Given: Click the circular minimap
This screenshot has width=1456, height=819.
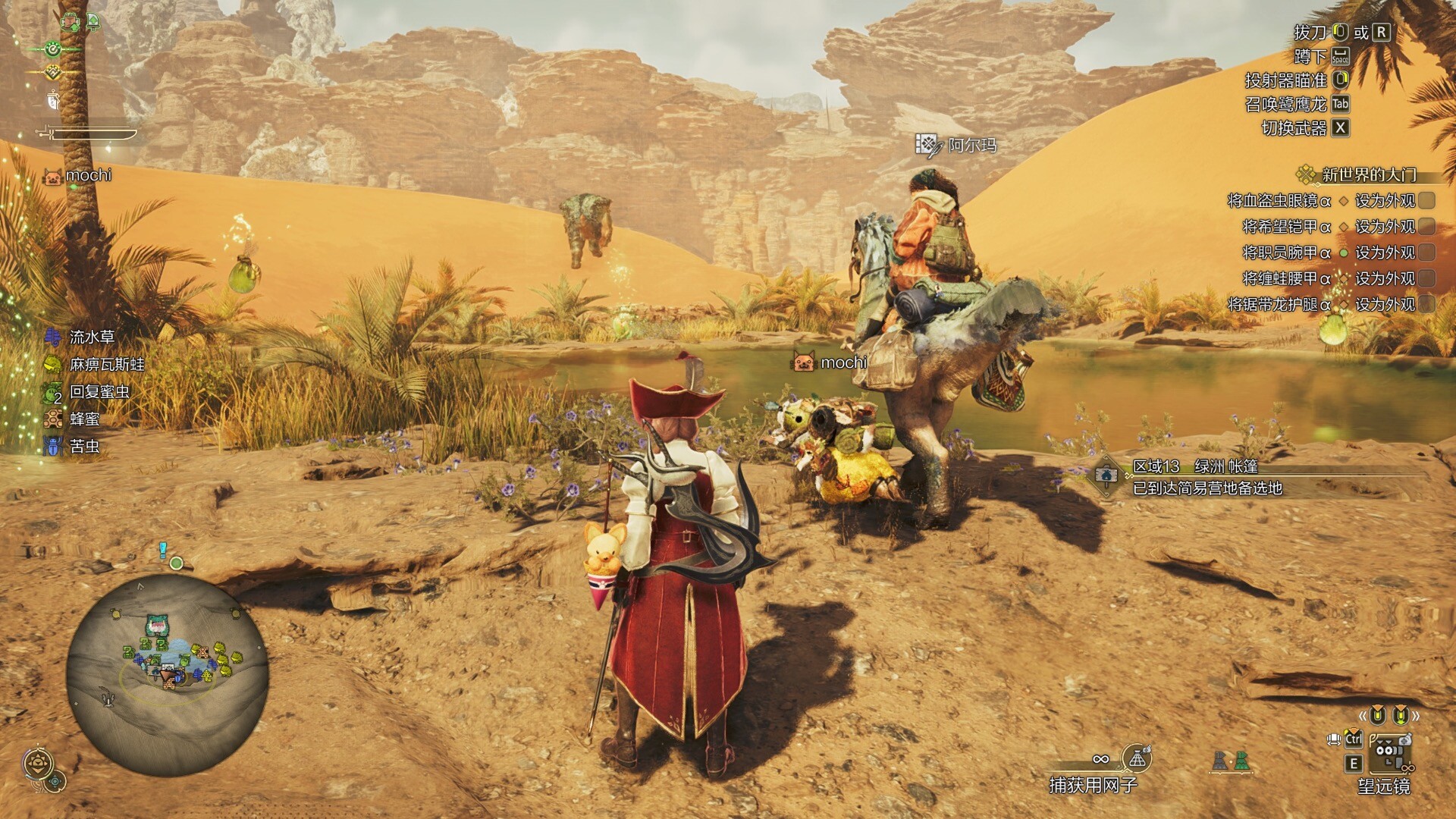Looking at the screenshot, I should pos(167,674).
